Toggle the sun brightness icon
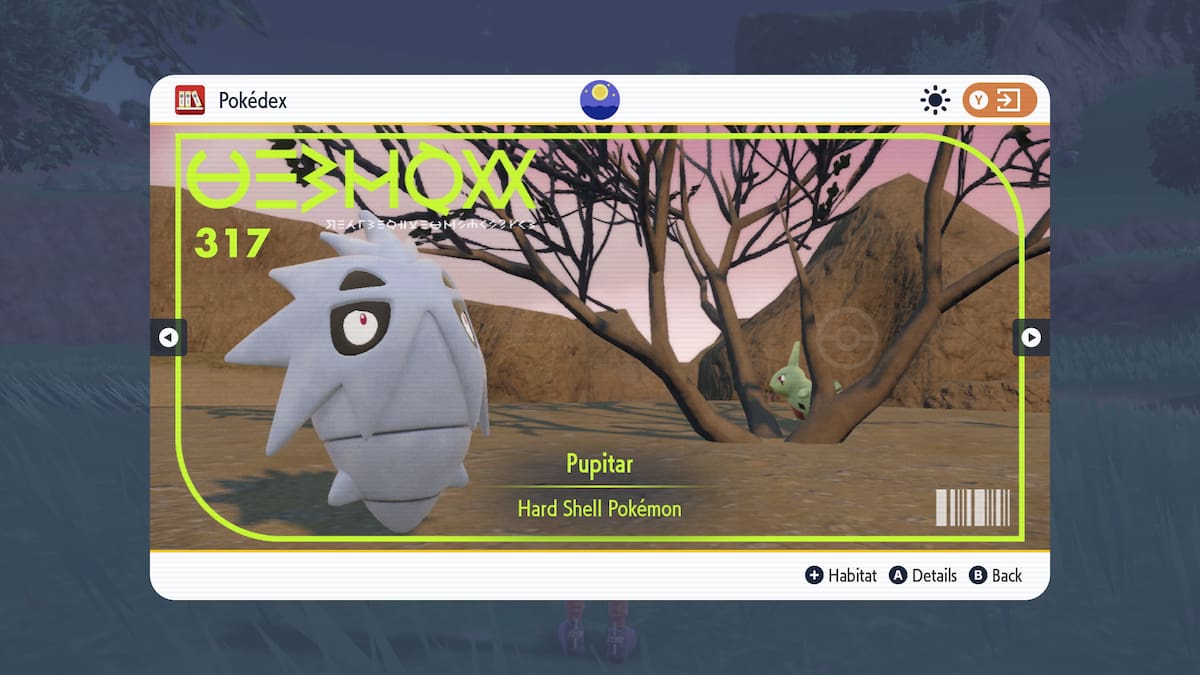Viewport: 1200px width, 675px height. click(x=935, y=100)
